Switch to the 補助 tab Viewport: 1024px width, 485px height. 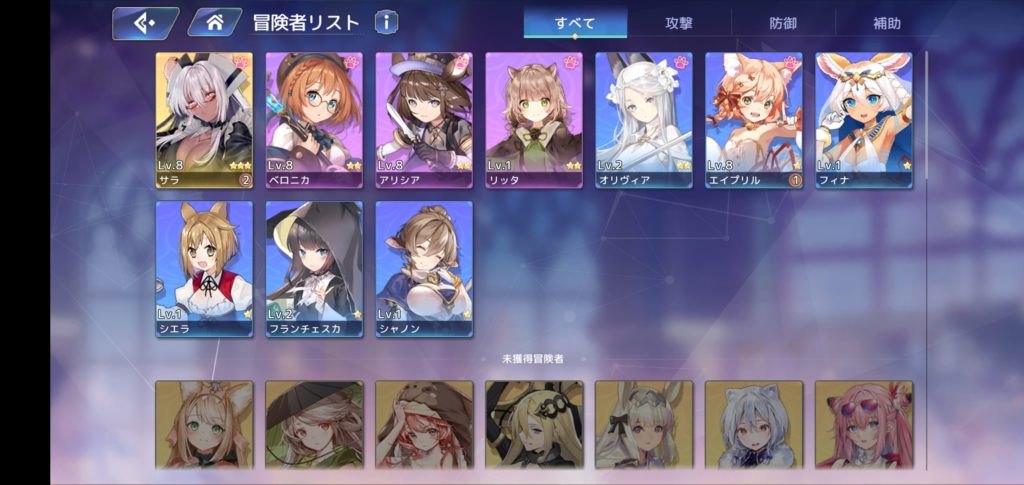click(x=886, y=22)
